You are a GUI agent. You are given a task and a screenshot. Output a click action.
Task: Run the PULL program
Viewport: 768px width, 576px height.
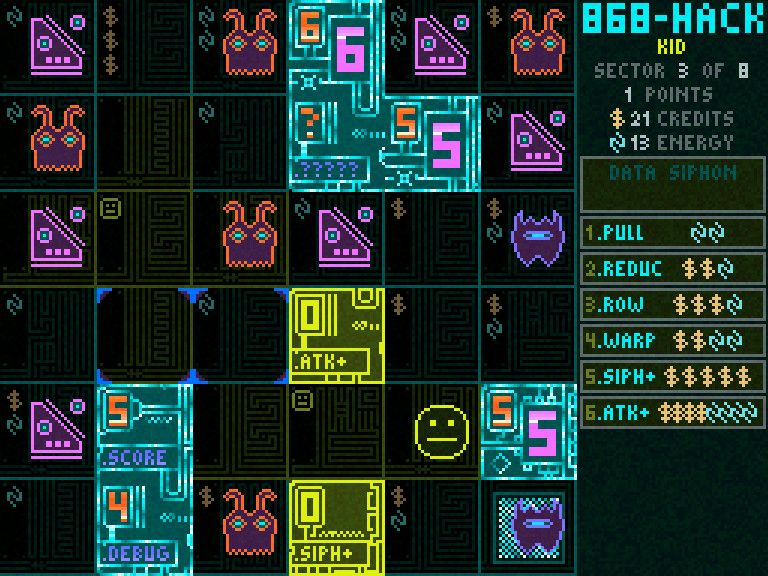point(673,233)
